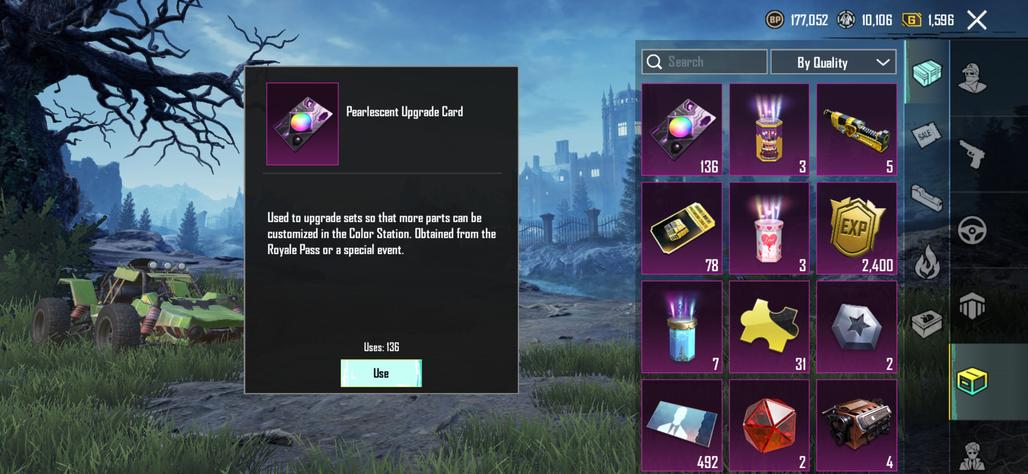The image size is (1028, 474).
Task: Open the vehicle steering wheel category
Action: coord(971,230)
